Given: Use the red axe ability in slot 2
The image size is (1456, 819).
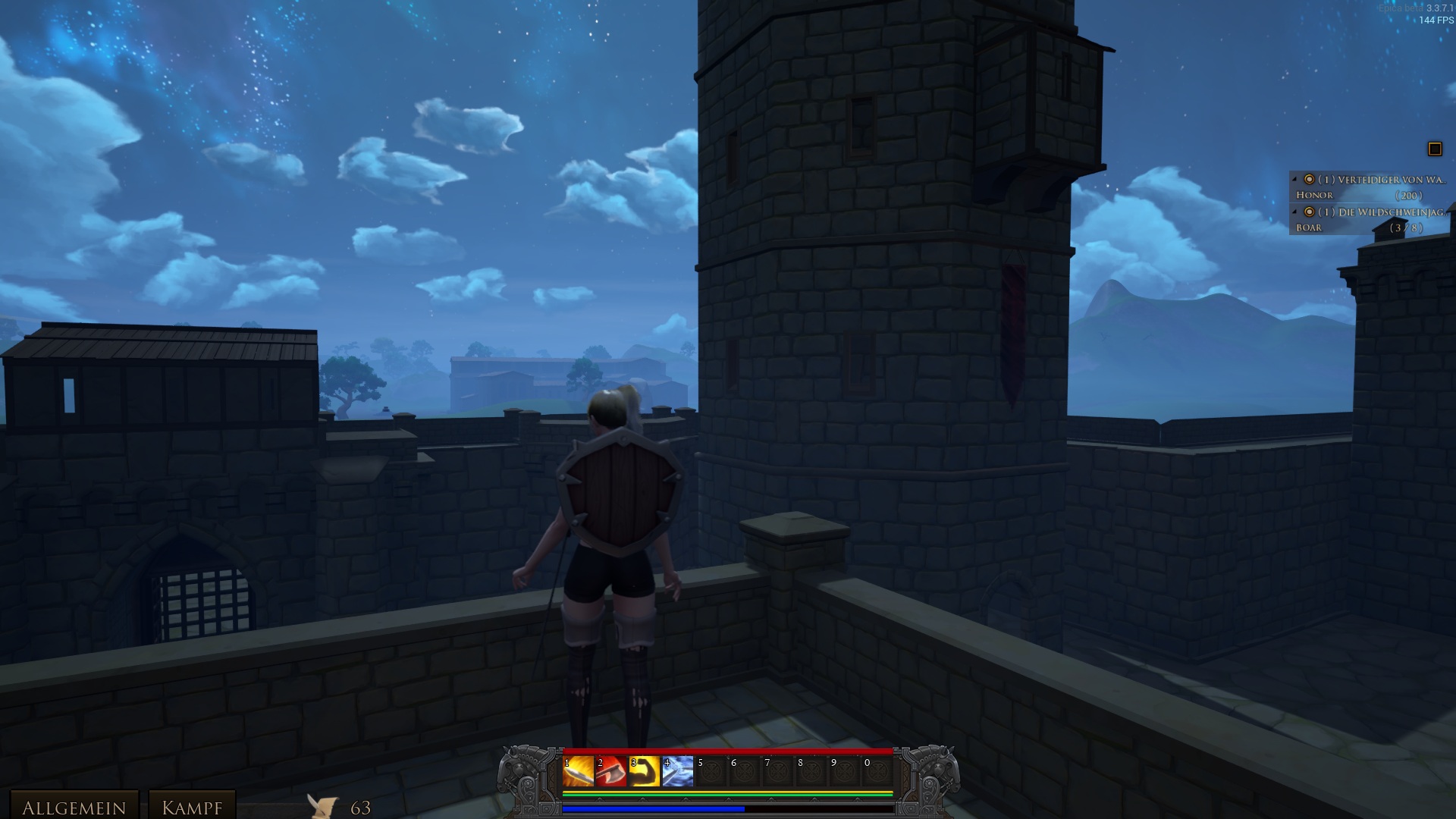Looking at the screenshot, I should point(611,772).
